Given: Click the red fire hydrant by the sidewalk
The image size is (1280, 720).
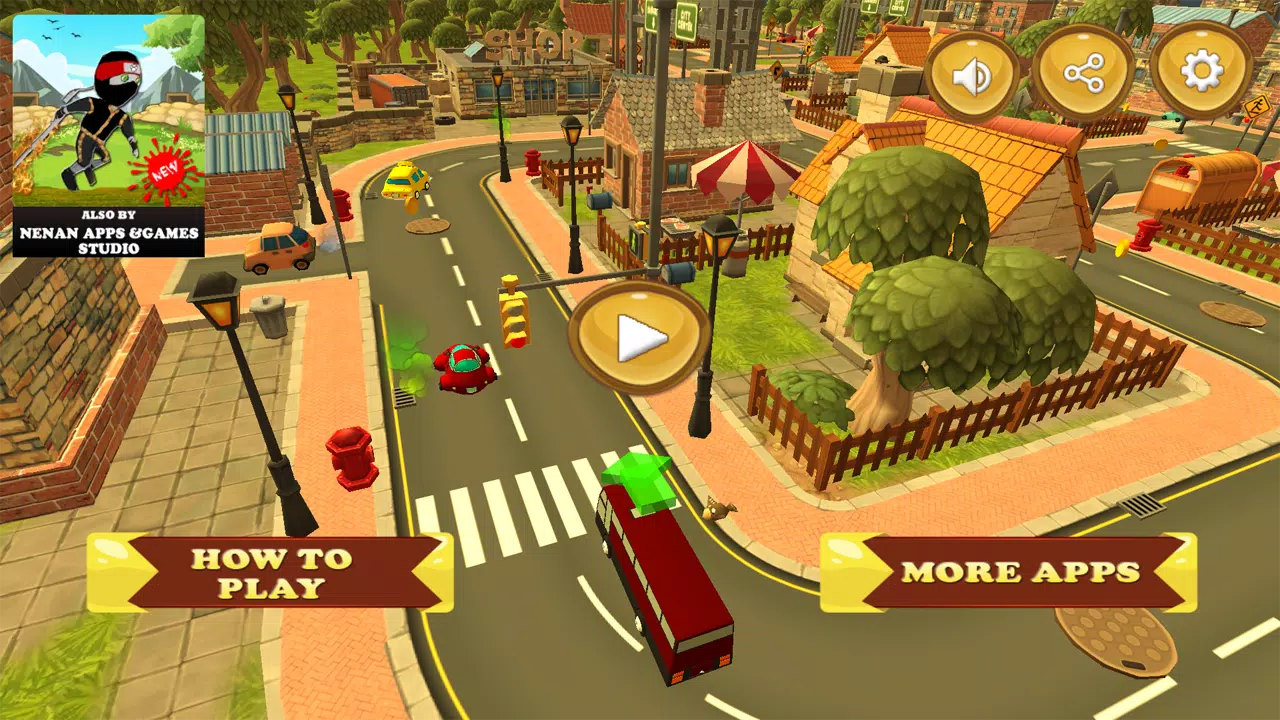Looking at the screenshot, I should coord(352,455).
